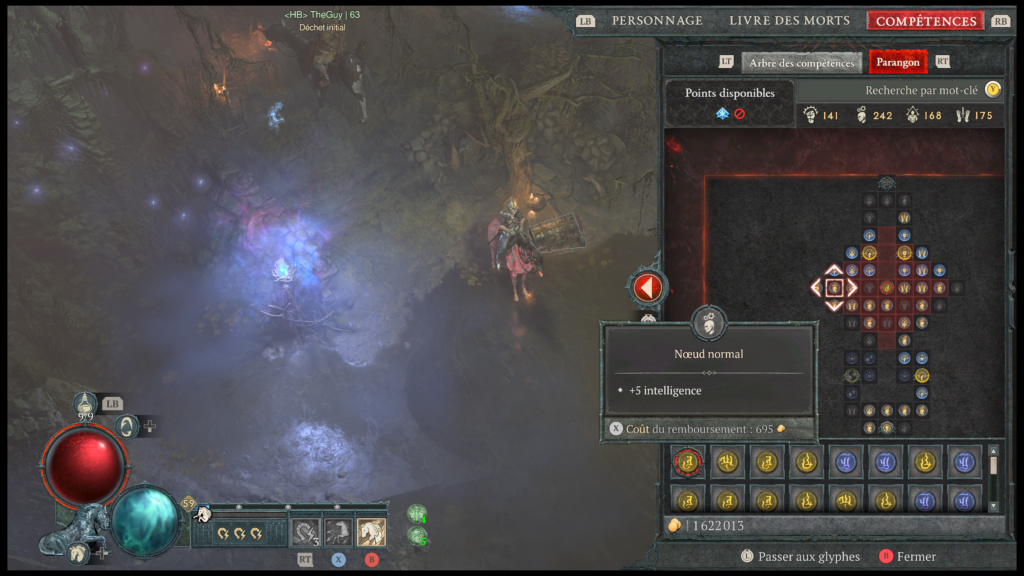Click the Points disponibles panel
This screenshot has width=1024, height=576.
[729, 103]
